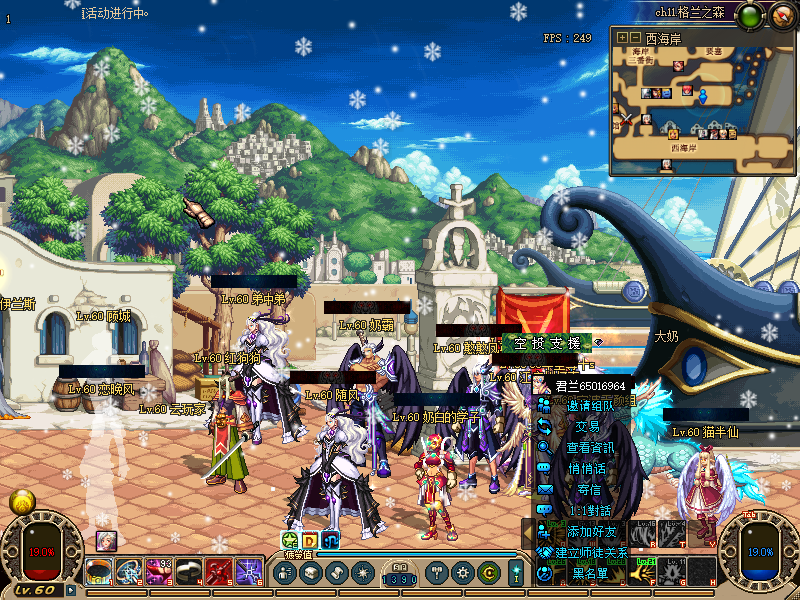Start 1:1对话 private chat
Viewport: 800px width, 600px height.
click(x=591, y=511)
